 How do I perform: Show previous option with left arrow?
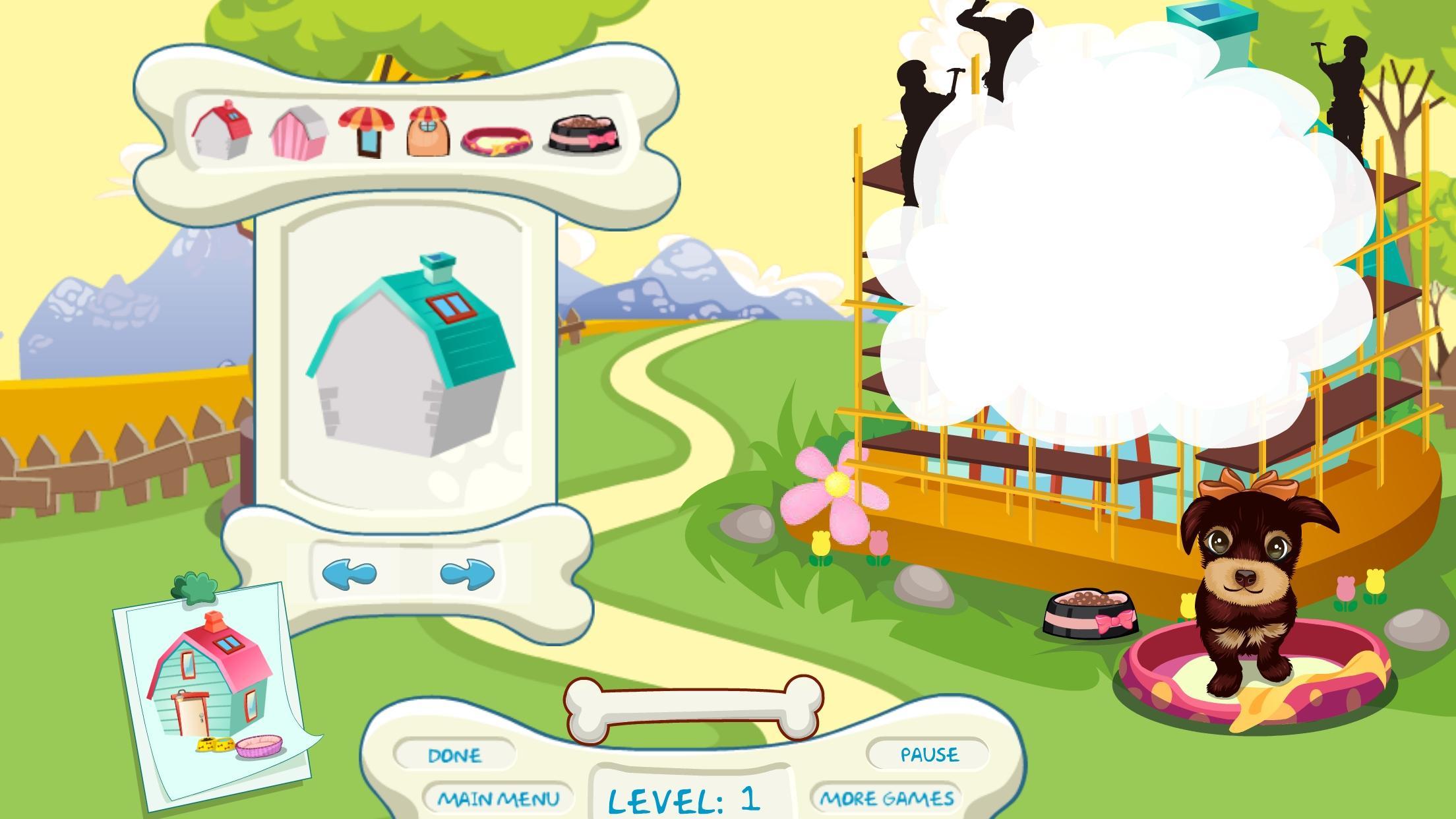[x=349, y=573]
